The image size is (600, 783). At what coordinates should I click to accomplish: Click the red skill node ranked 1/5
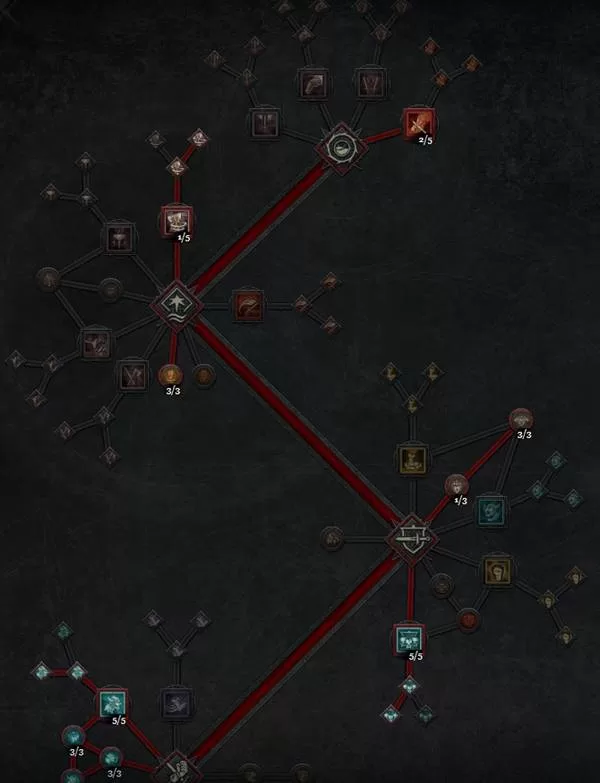click(176, 221)
